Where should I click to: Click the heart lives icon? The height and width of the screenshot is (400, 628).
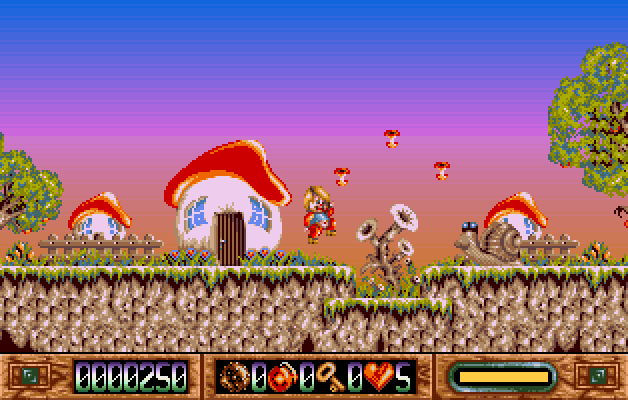tap(378, 377)
